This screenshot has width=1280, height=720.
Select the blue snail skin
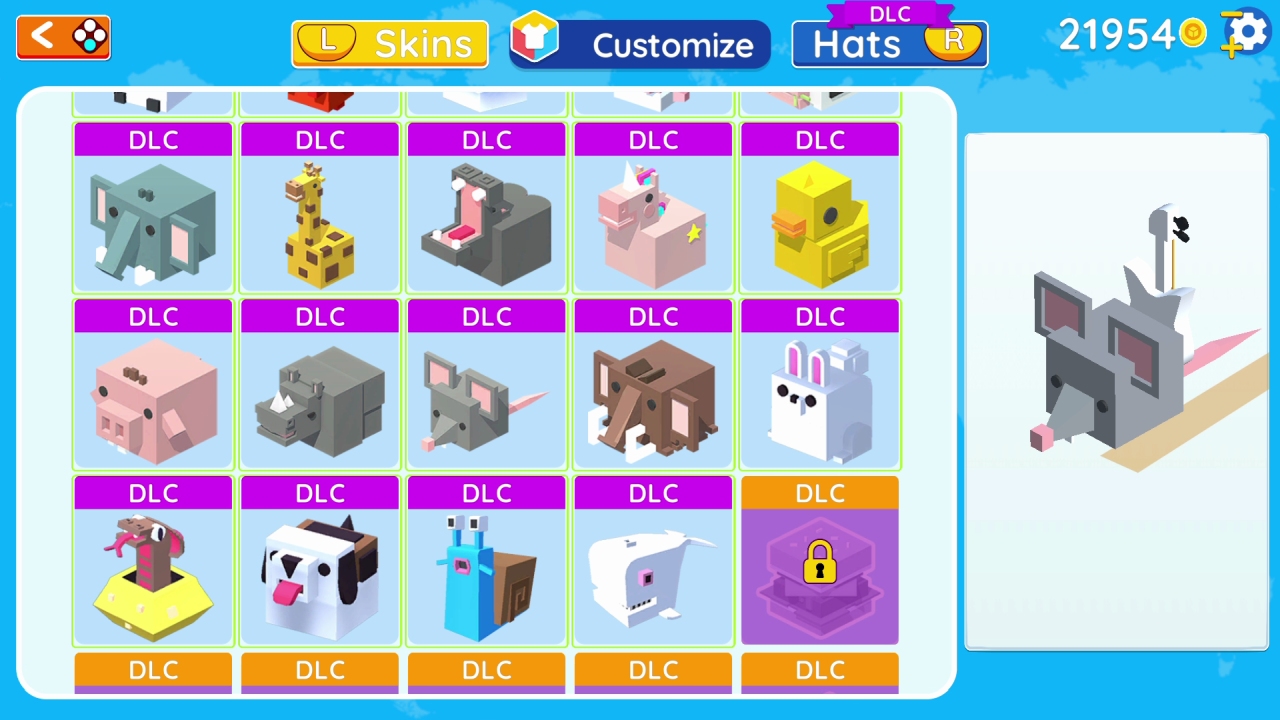coord(486,573)
